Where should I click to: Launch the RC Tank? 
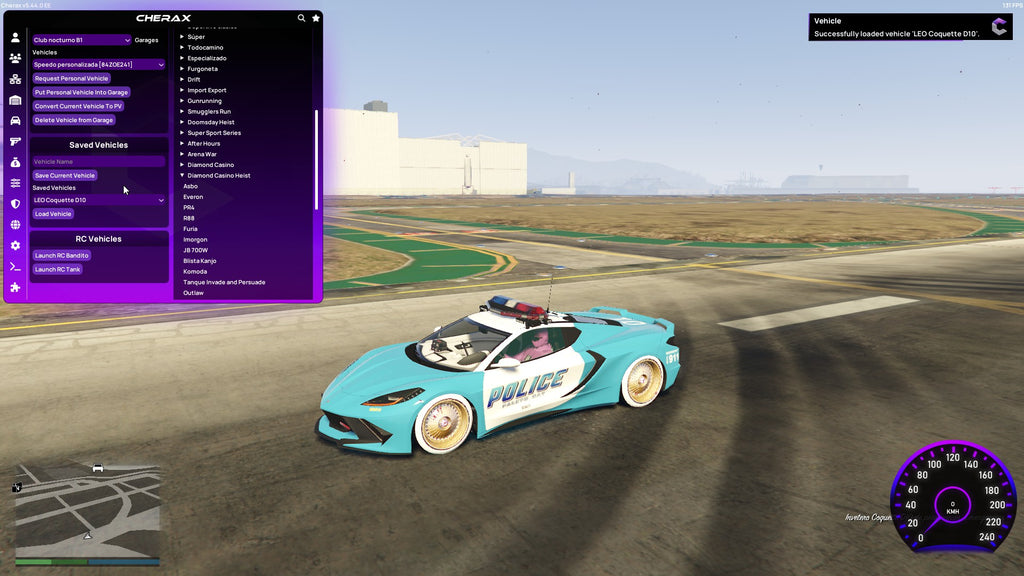tap(57, 270)
